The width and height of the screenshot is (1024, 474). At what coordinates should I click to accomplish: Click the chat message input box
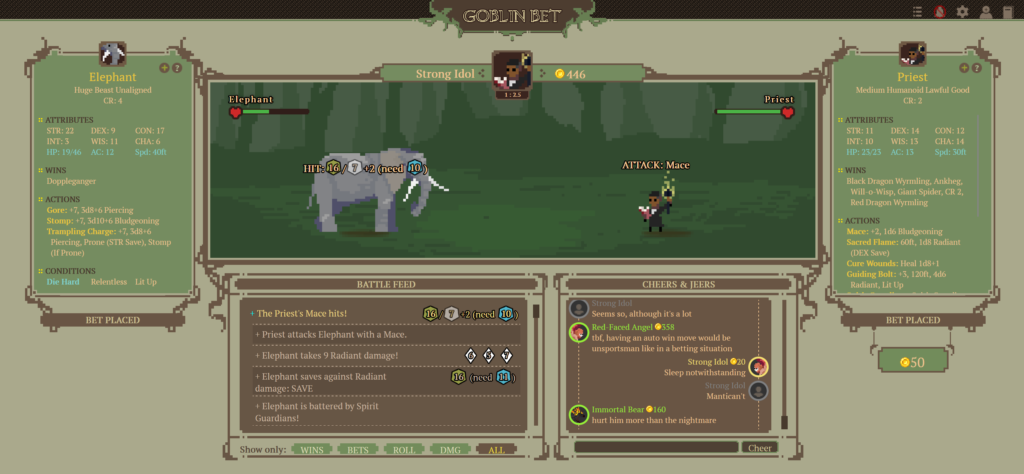pyautogui.click(x=654, y=448)
